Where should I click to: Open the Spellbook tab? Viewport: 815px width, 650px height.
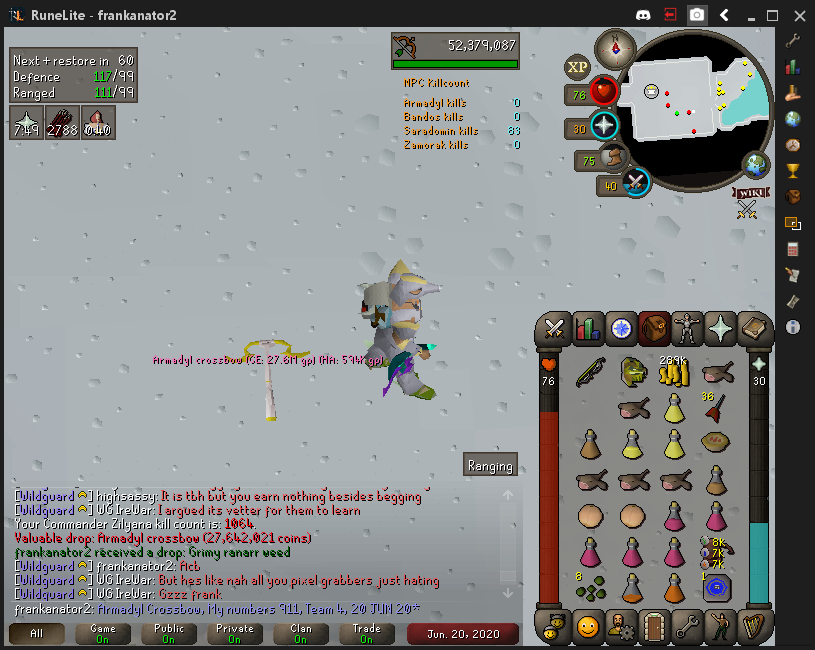pyautogui.click(x=753, y=328)
